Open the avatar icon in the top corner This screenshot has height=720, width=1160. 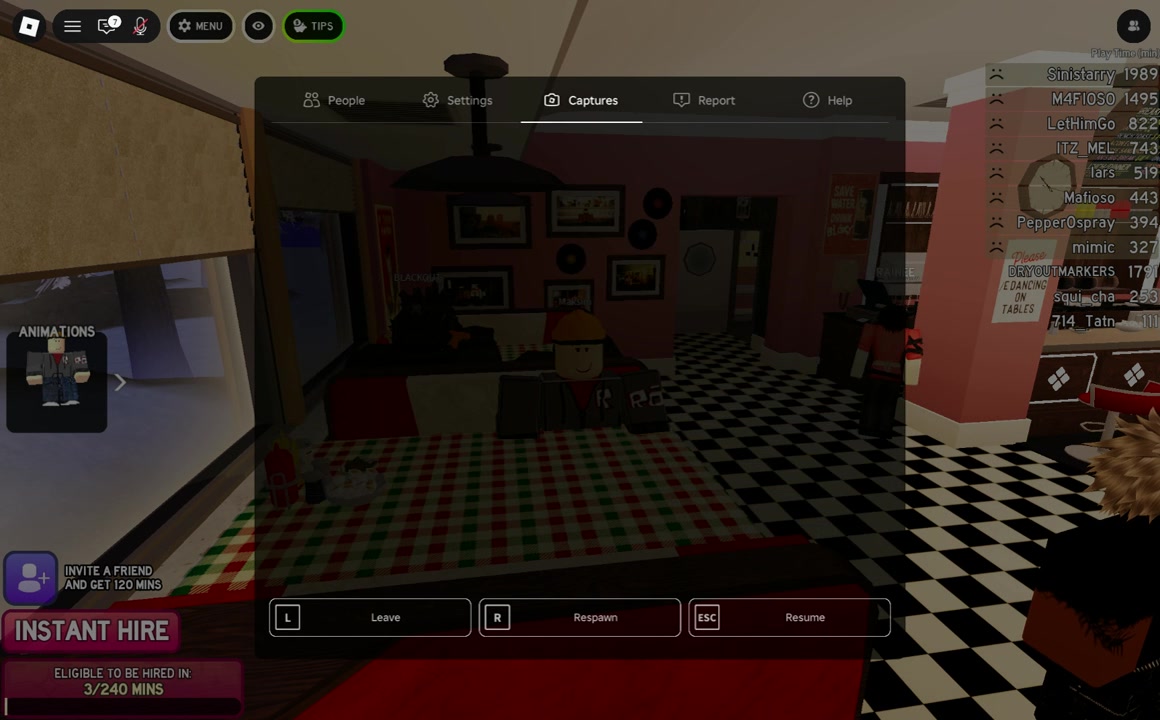pos(1133,26)
